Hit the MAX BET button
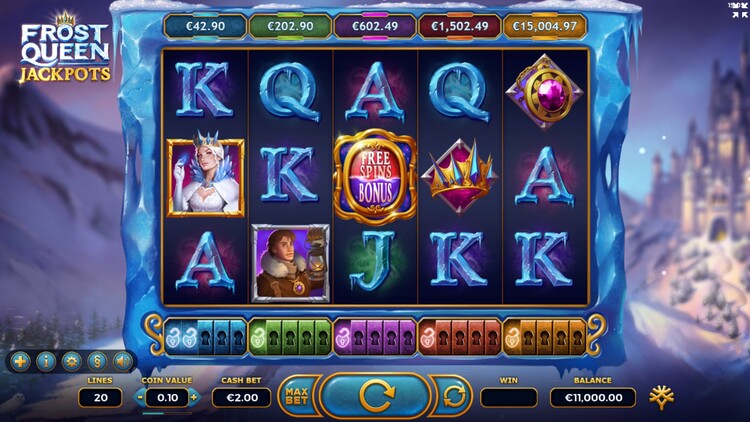Viewport: 750px width, 422px height. (x=297, y=396)
